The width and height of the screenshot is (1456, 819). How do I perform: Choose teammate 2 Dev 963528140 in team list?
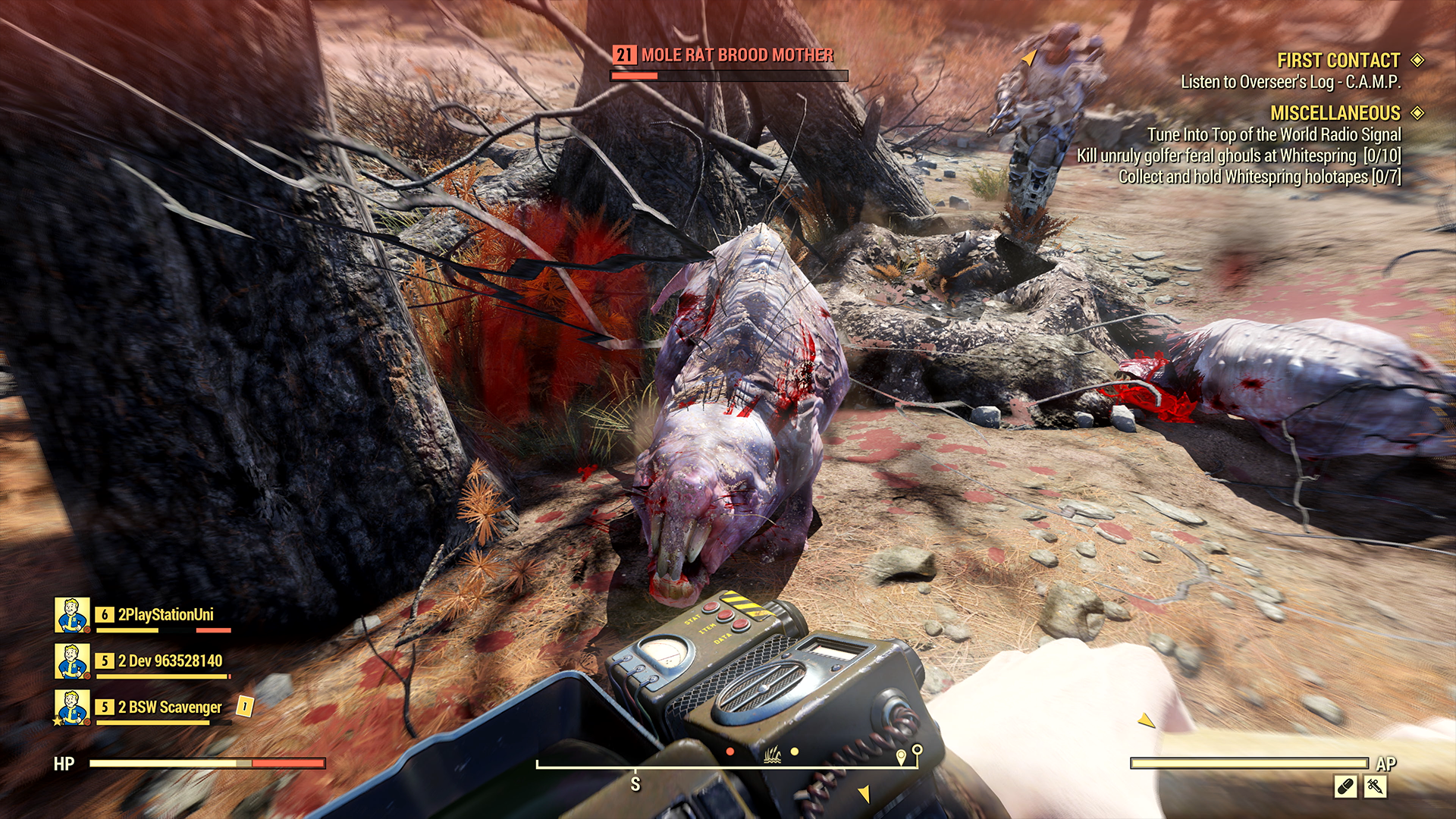[x=170, y=661]
